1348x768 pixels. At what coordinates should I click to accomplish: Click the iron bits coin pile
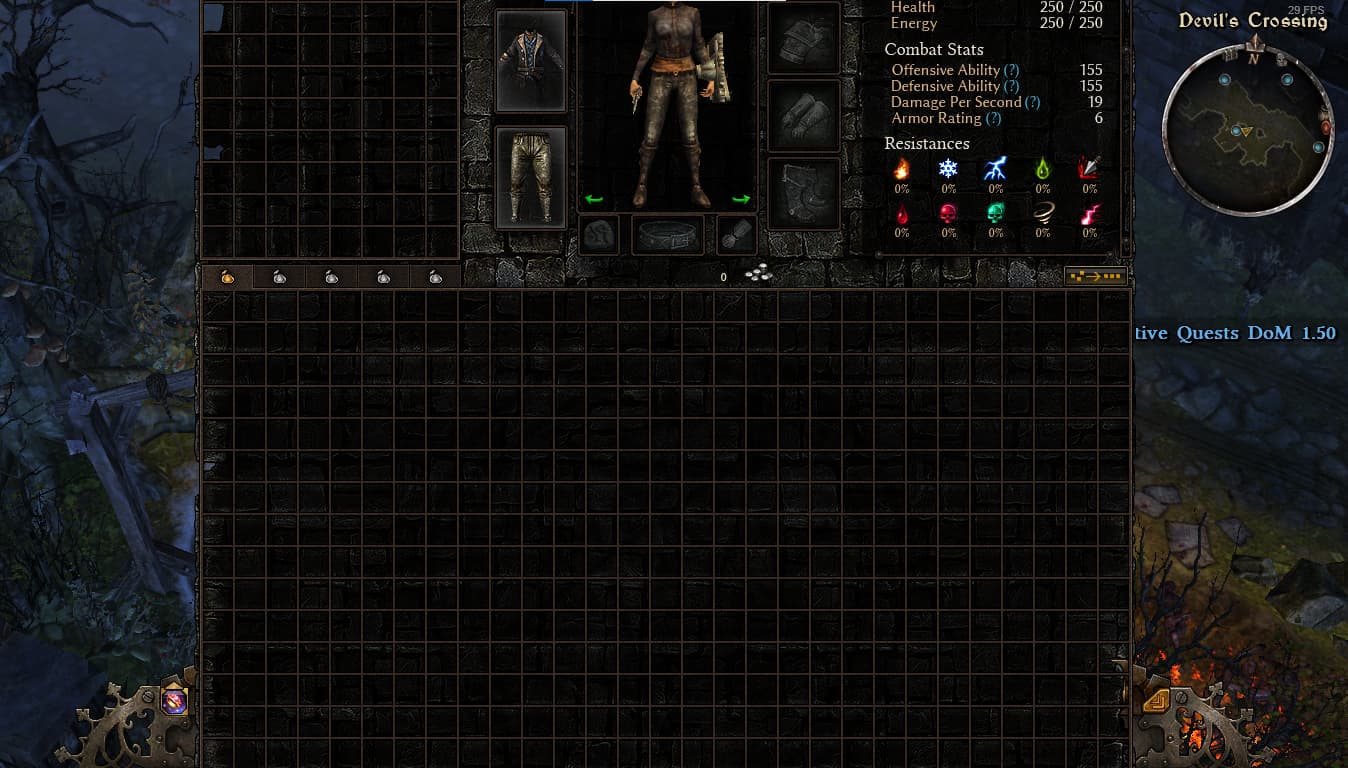(x=758, y=275)
